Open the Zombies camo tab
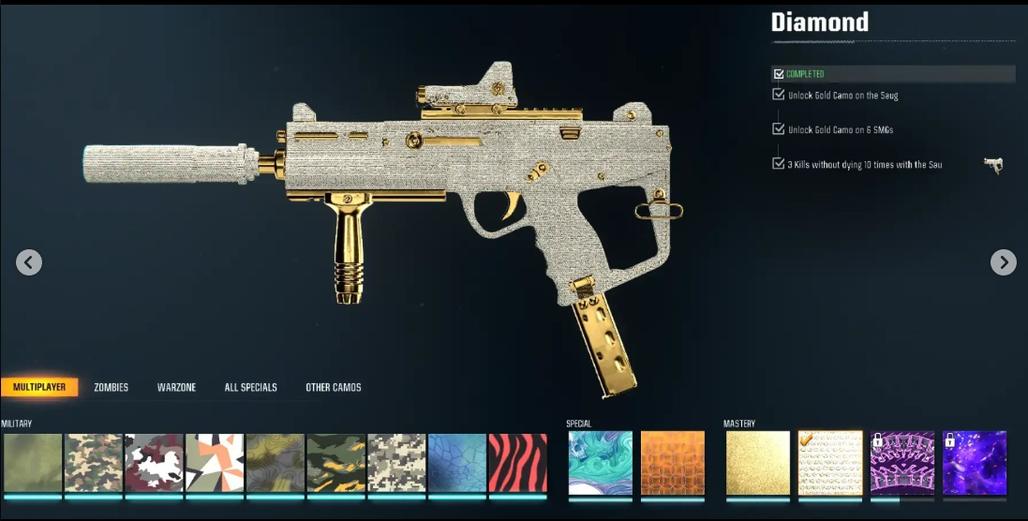Viewport: 1028px width, 521px height. tap(111, 387)
